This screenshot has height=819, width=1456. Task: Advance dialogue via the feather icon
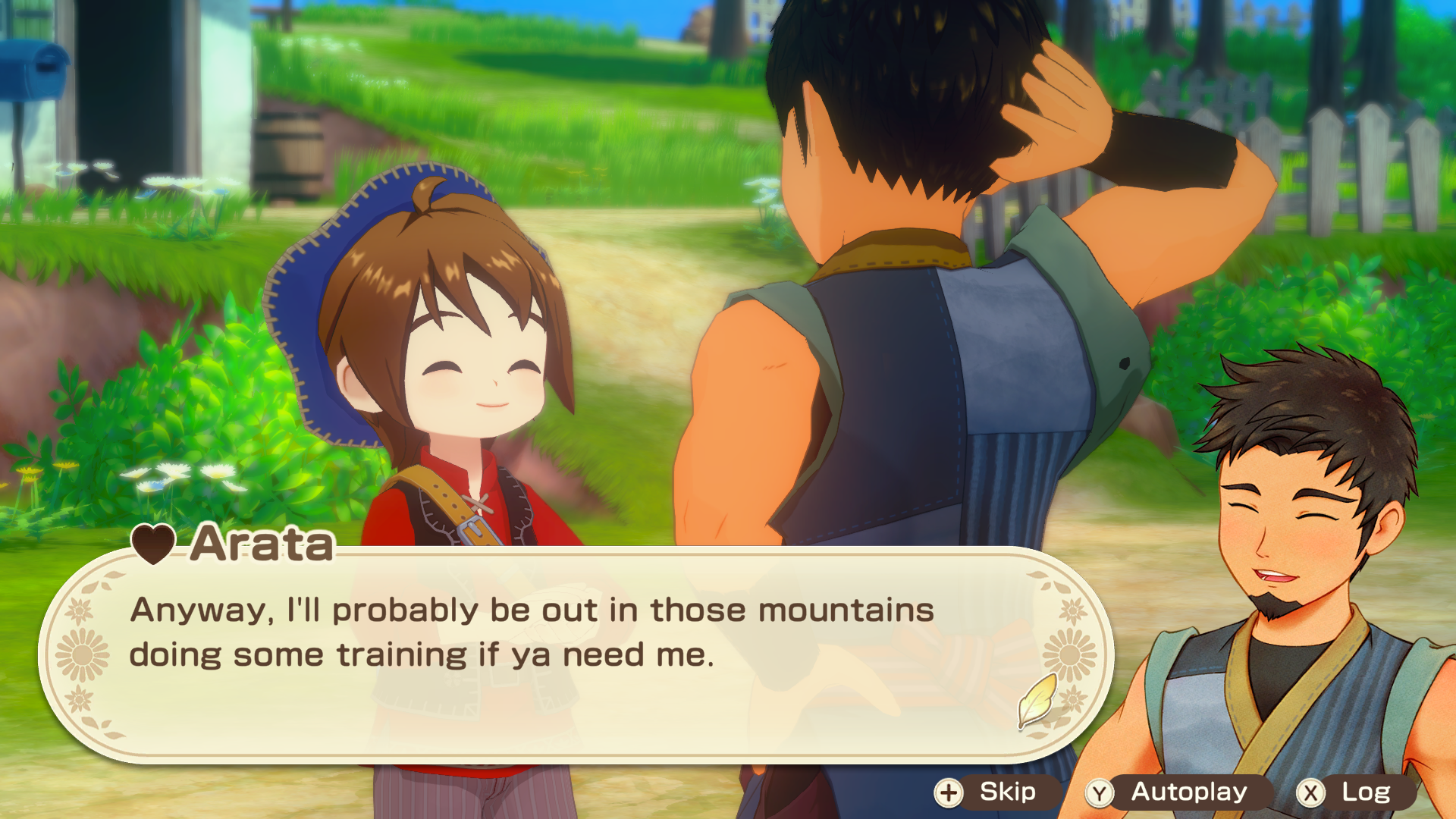(x=1037, y=700)
